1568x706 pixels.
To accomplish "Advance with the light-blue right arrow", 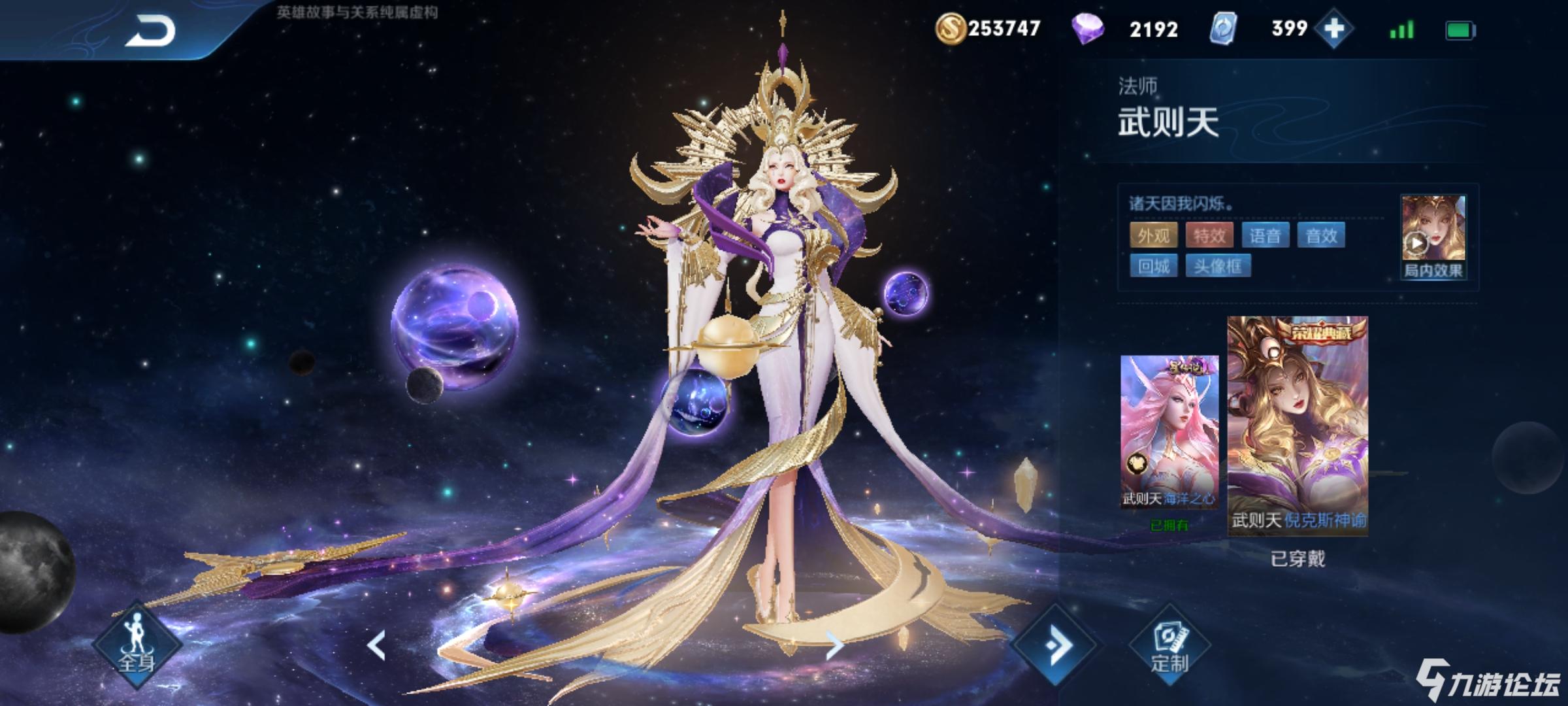I will coord(834,646).
